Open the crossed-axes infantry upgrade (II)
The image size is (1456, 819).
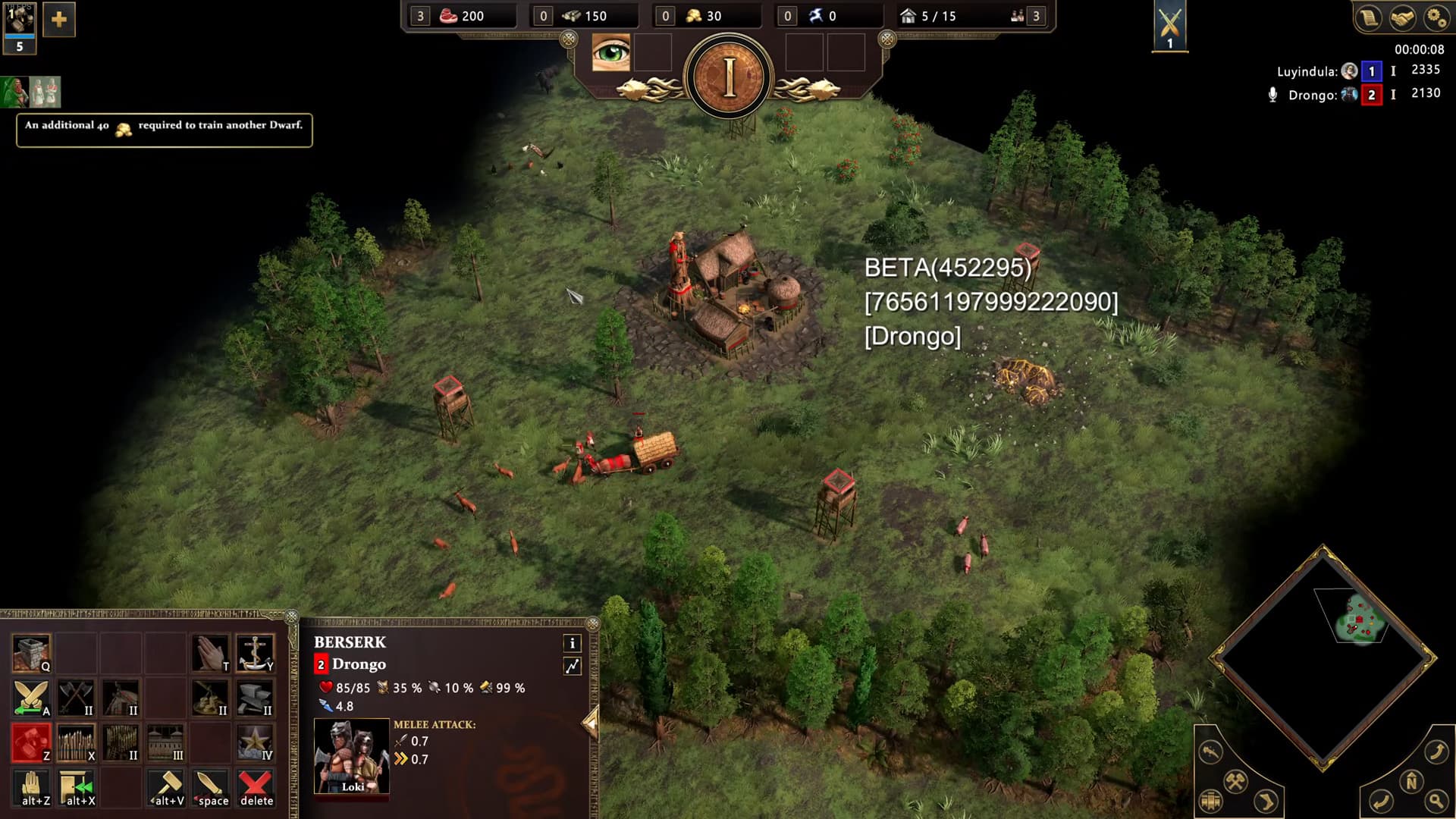(76, 698)
